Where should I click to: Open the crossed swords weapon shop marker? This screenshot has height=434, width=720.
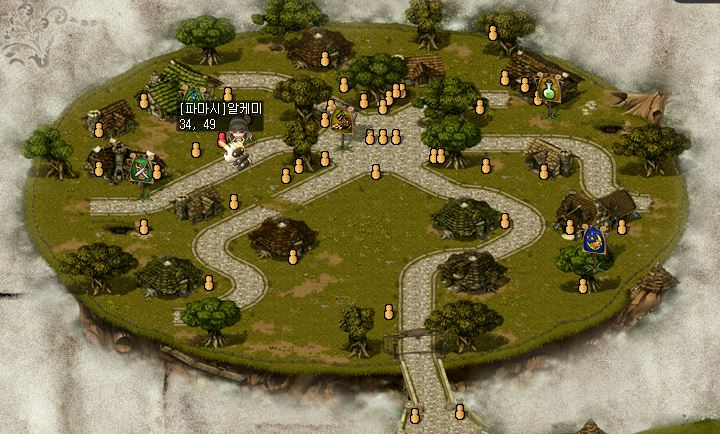[143, 170]
